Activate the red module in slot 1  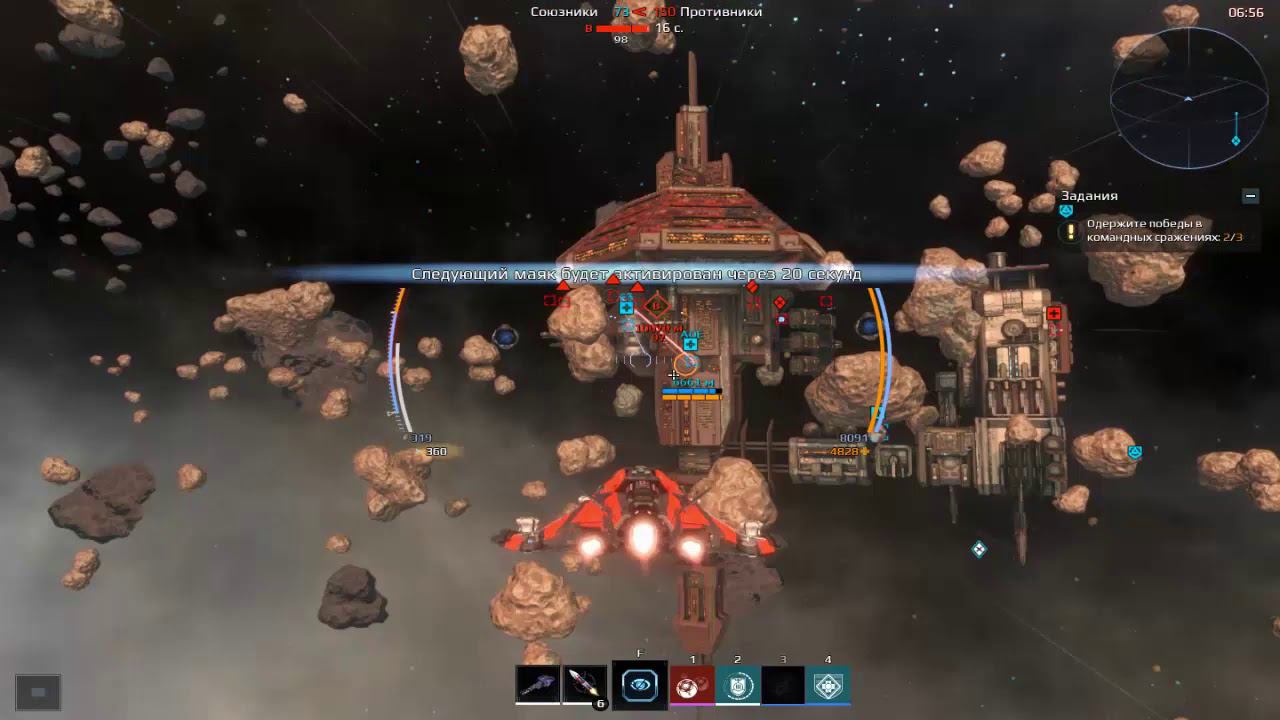click(x=692, y=685)
